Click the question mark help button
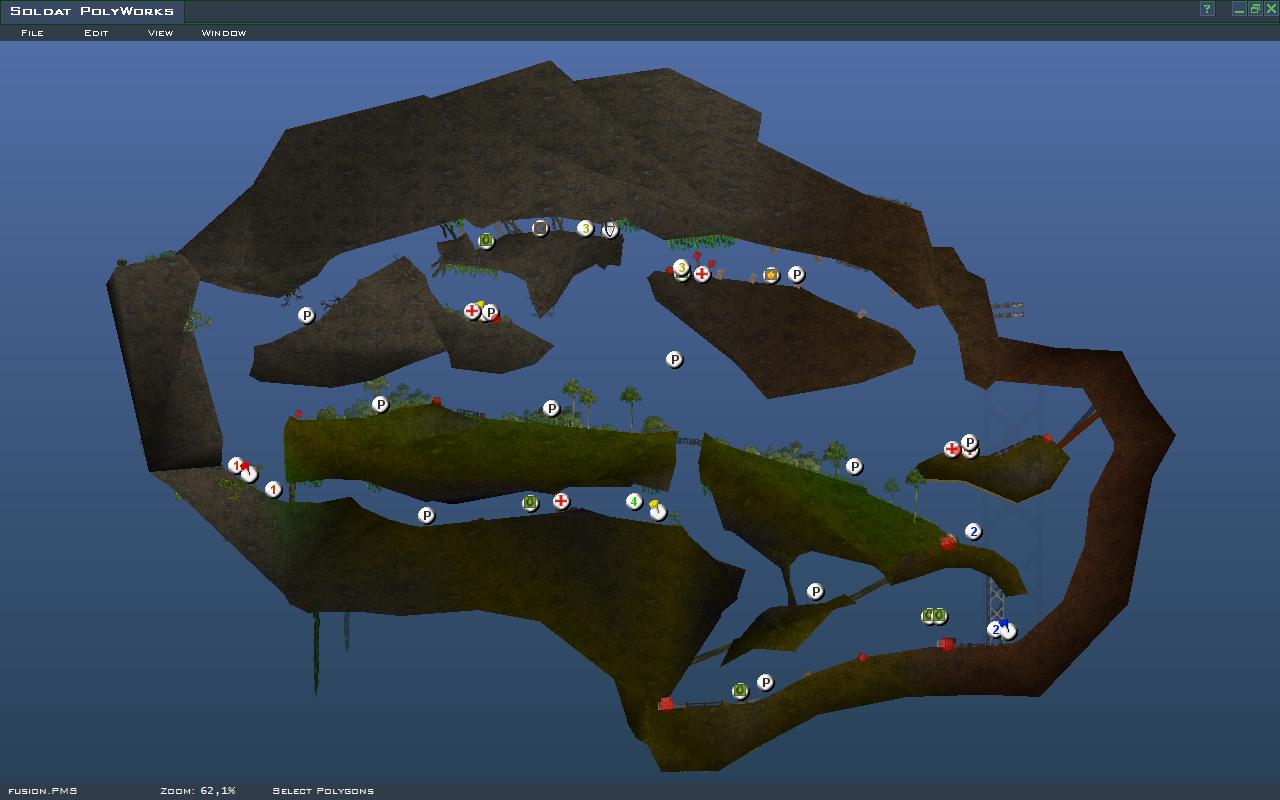 (1207, 9)
